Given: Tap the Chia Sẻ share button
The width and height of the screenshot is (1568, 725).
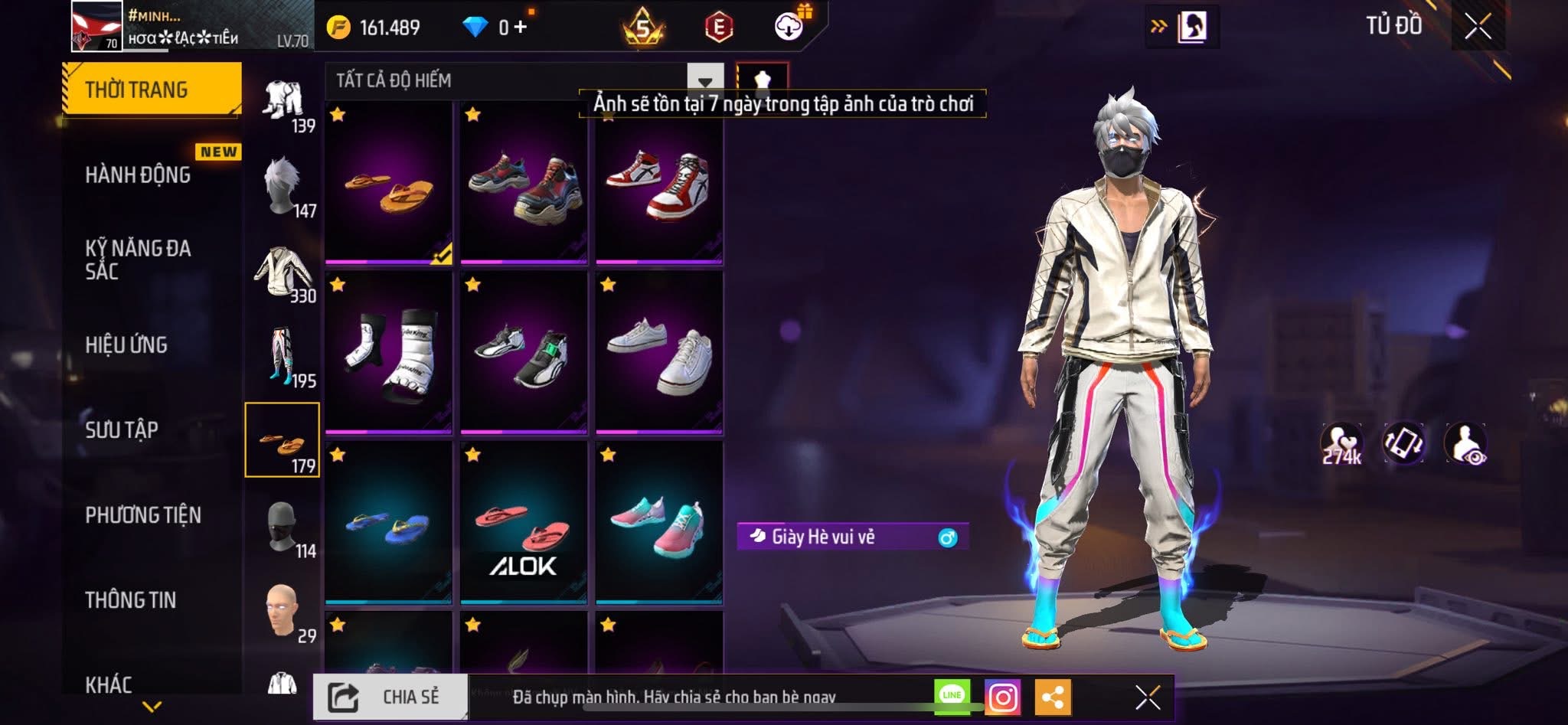Looking at the screenshot, I should click(x=390, y=697).
